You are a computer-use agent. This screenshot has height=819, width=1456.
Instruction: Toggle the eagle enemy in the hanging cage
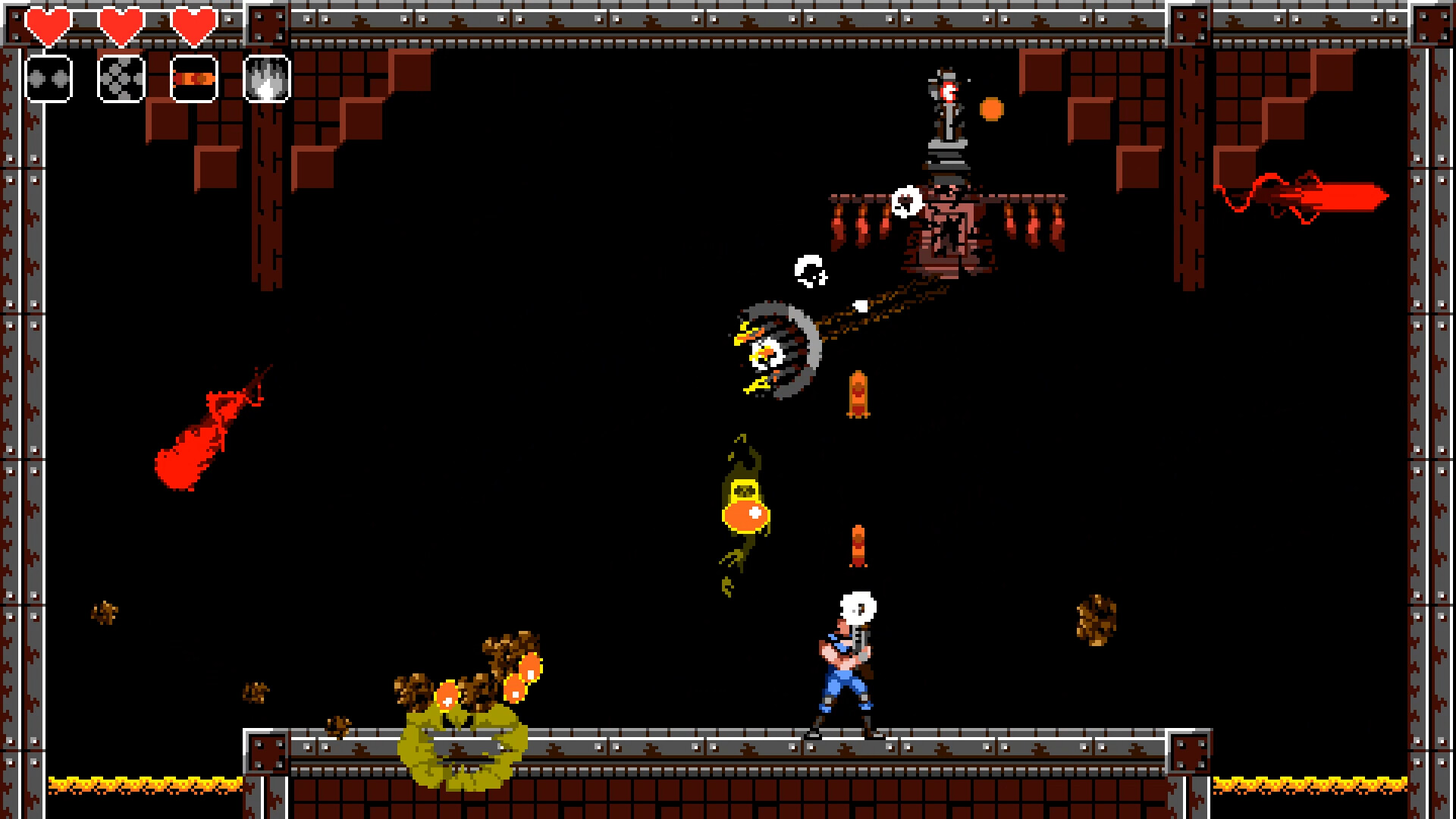pyautogui.click(x=770, y=349)
